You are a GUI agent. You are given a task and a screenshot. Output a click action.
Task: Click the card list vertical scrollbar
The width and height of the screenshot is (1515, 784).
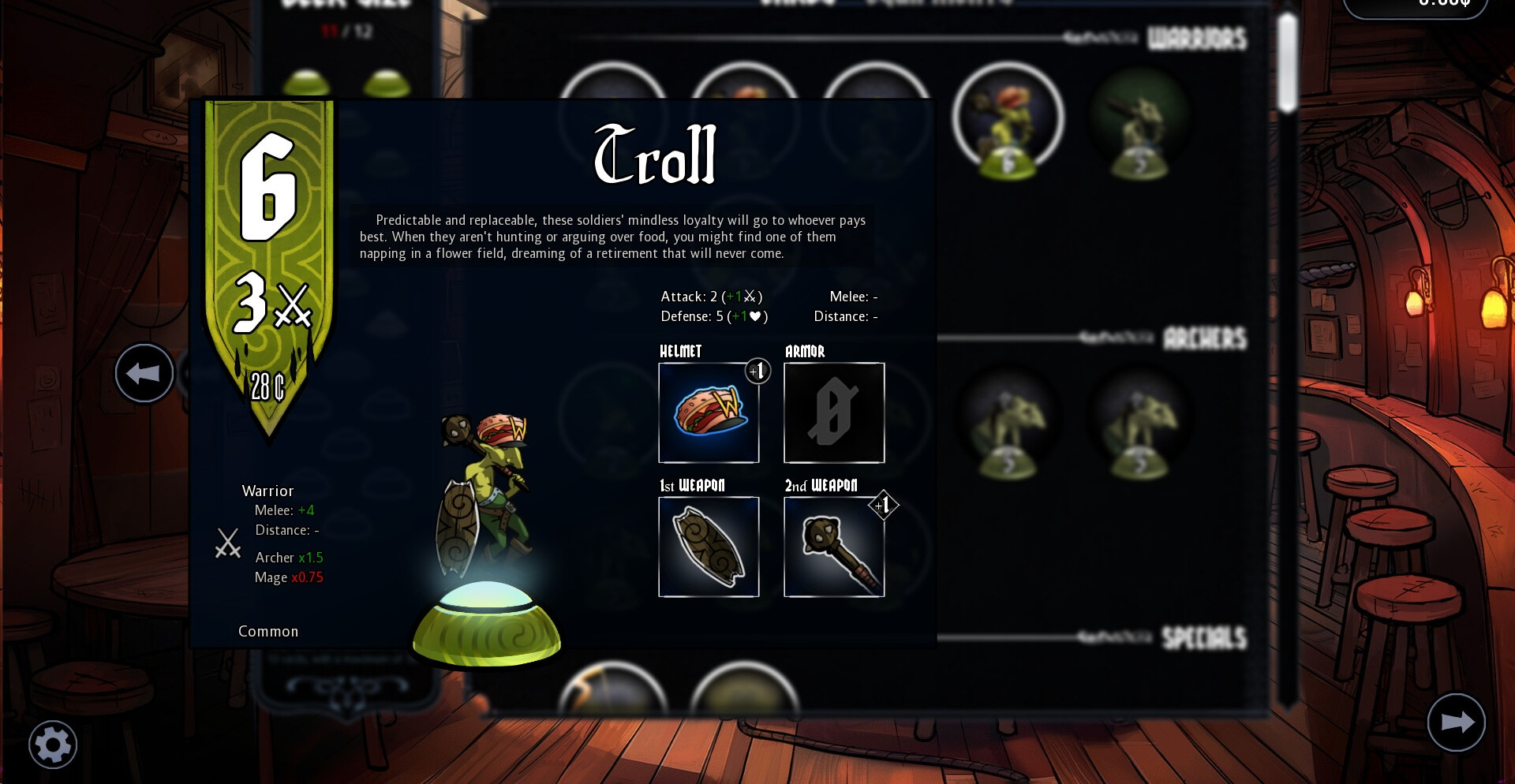click(x=1288, y=63)
